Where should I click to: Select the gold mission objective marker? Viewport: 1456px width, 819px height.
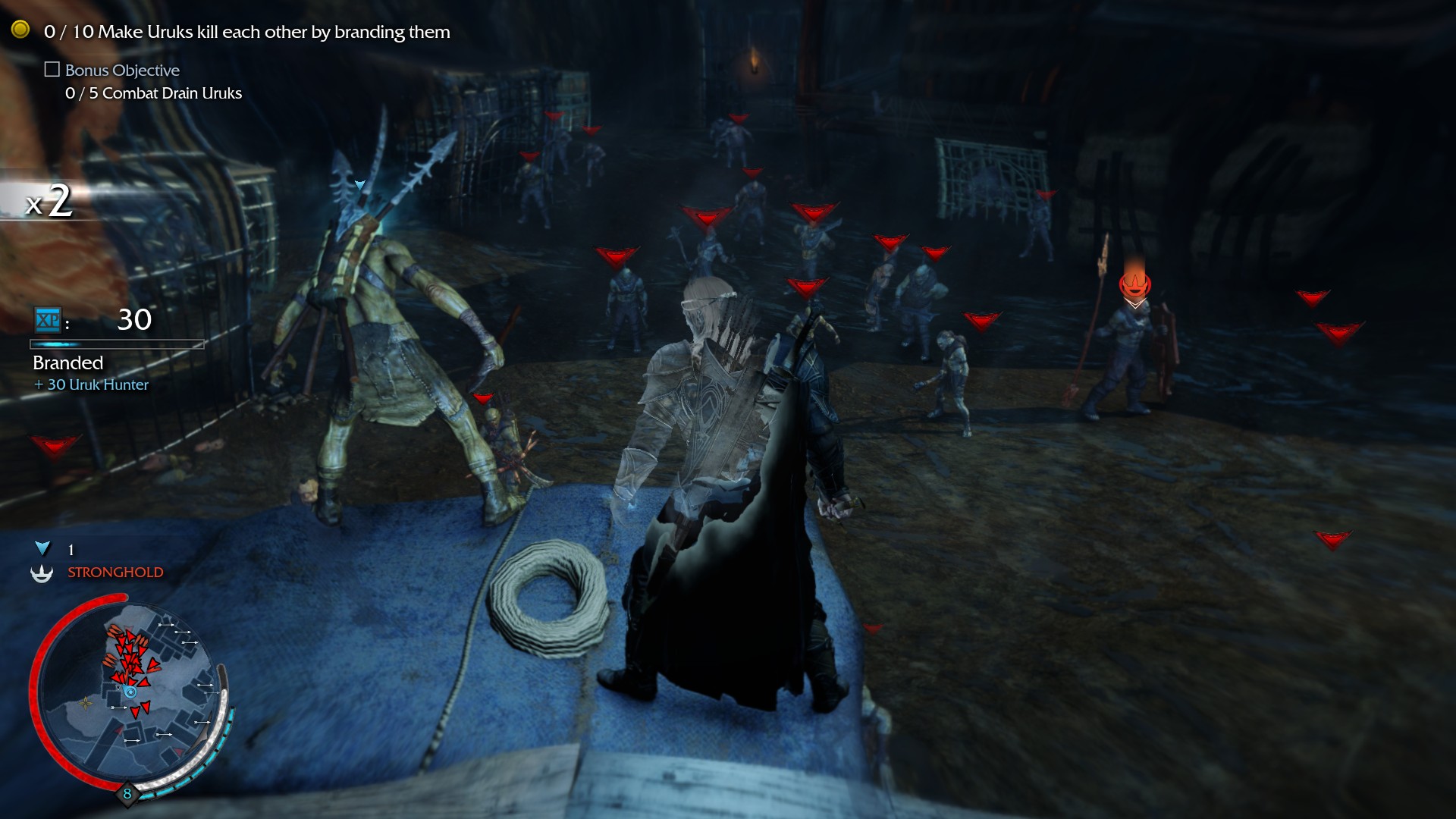coord(20,30)
